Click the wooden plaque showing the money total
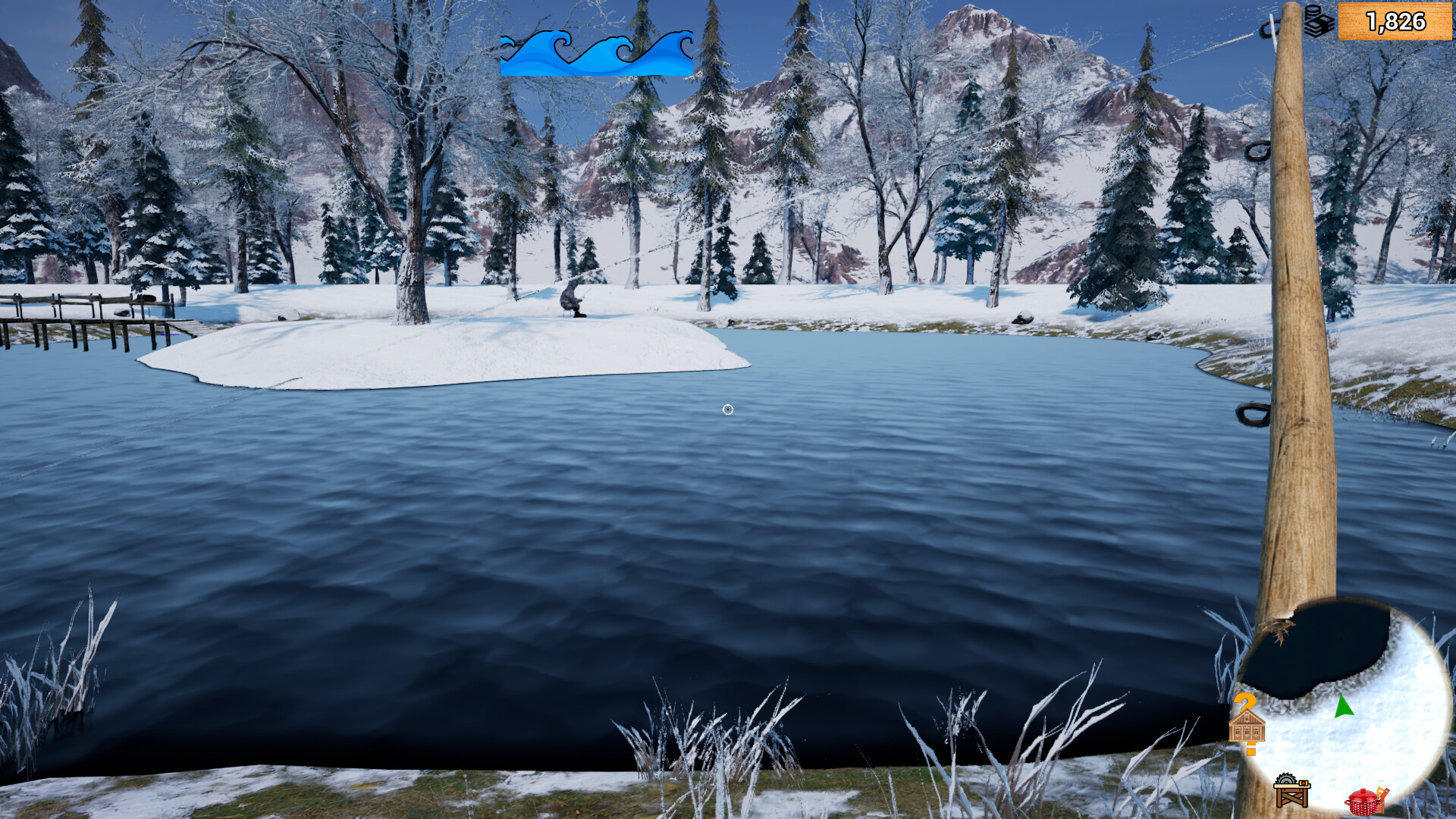The width and height of the screenshot is (1456, 819). [1394, 21]
